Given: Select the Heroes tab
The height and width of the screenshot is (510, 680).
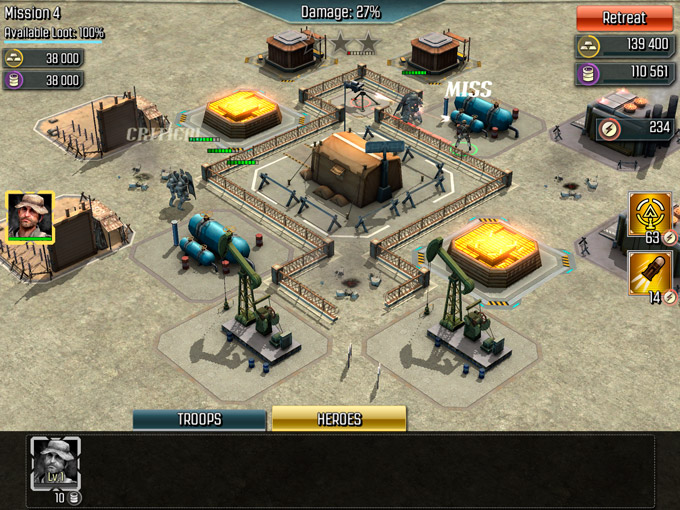Looking at the screenshot, I should pos(339,419).
